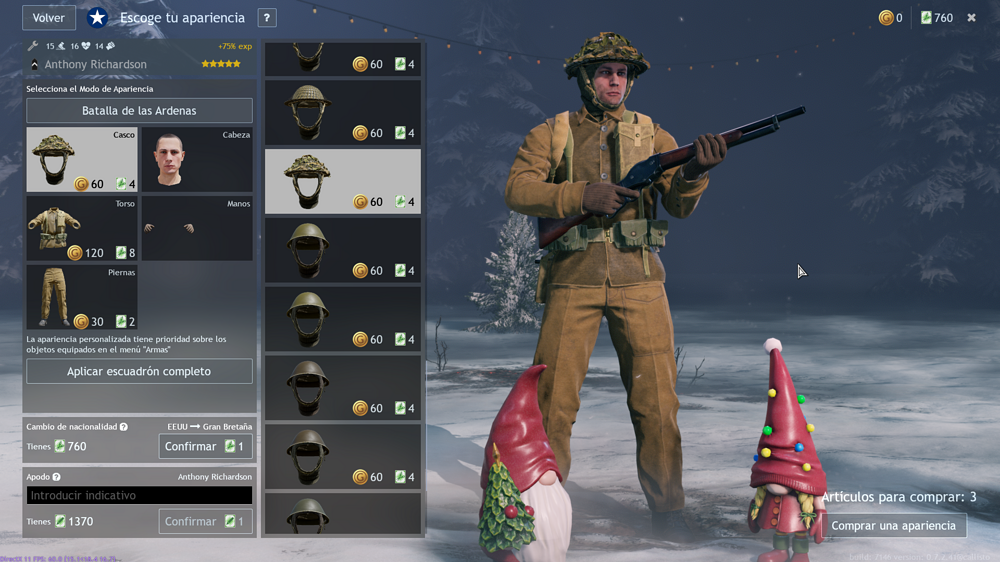Focus the Introducir indicativo nickname field

pyautogui.click(x=139, y=496)
